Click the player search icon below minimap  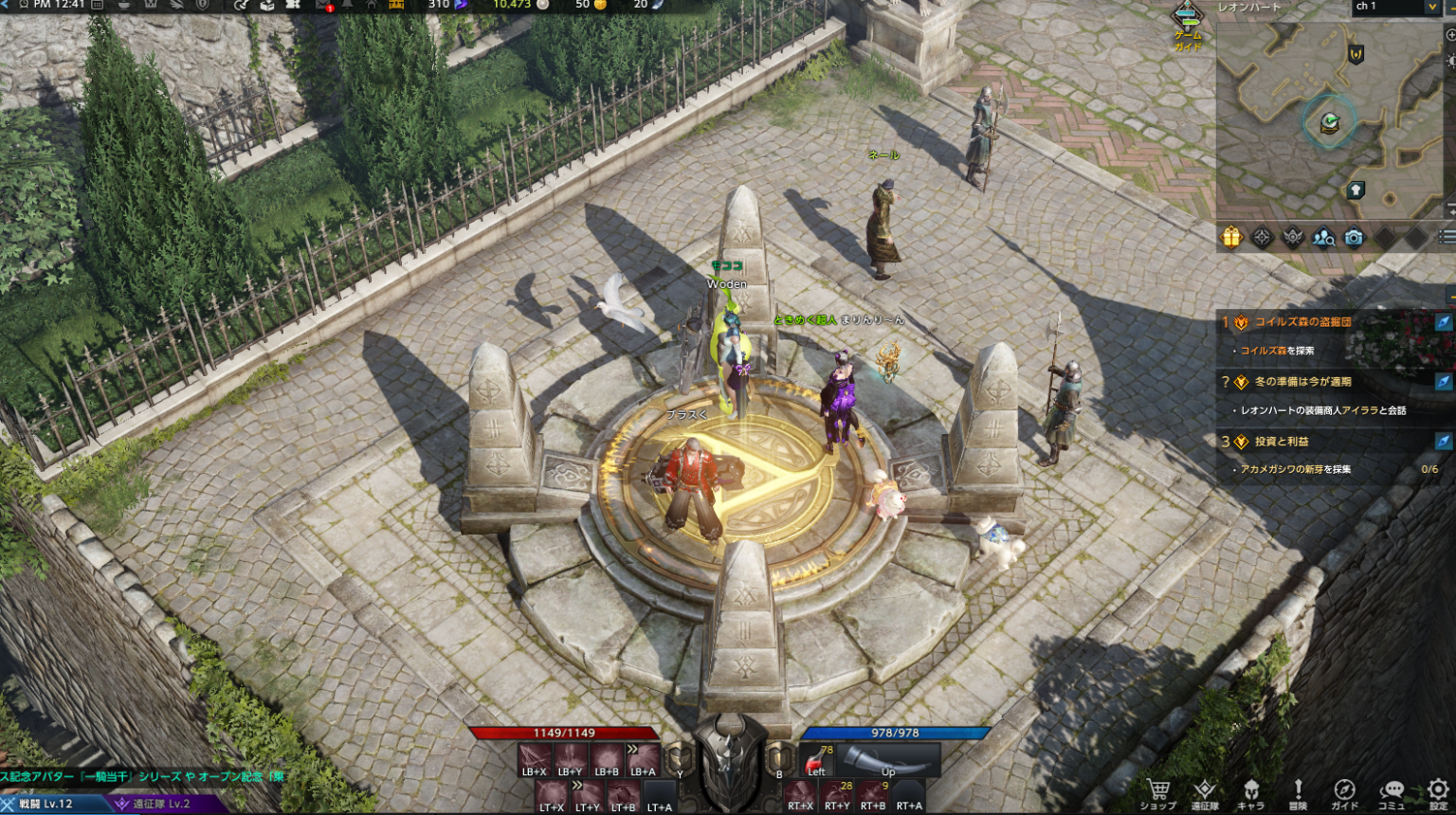(1323, 238)
